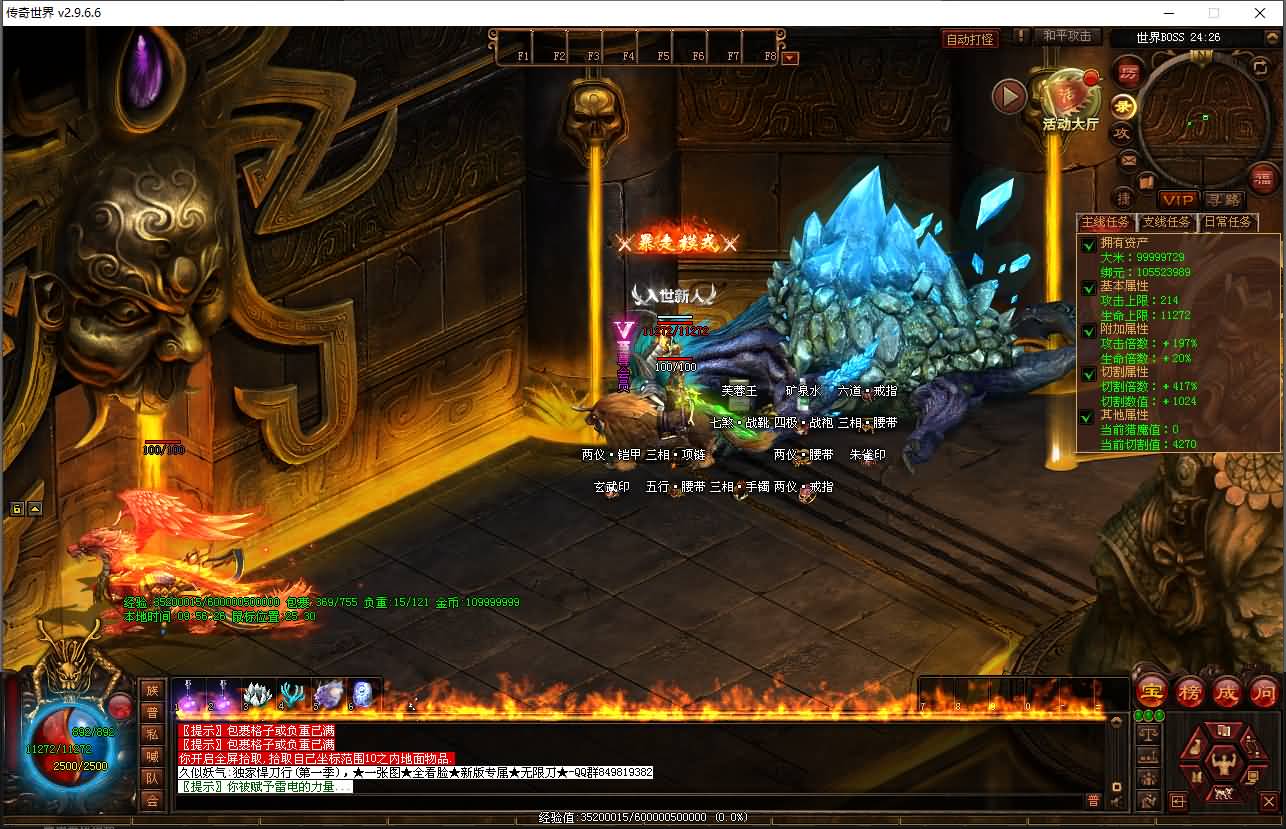Viewport: 1286px width, 829px height.
Task: Close the game window
Action: (x=1261, y=13)
